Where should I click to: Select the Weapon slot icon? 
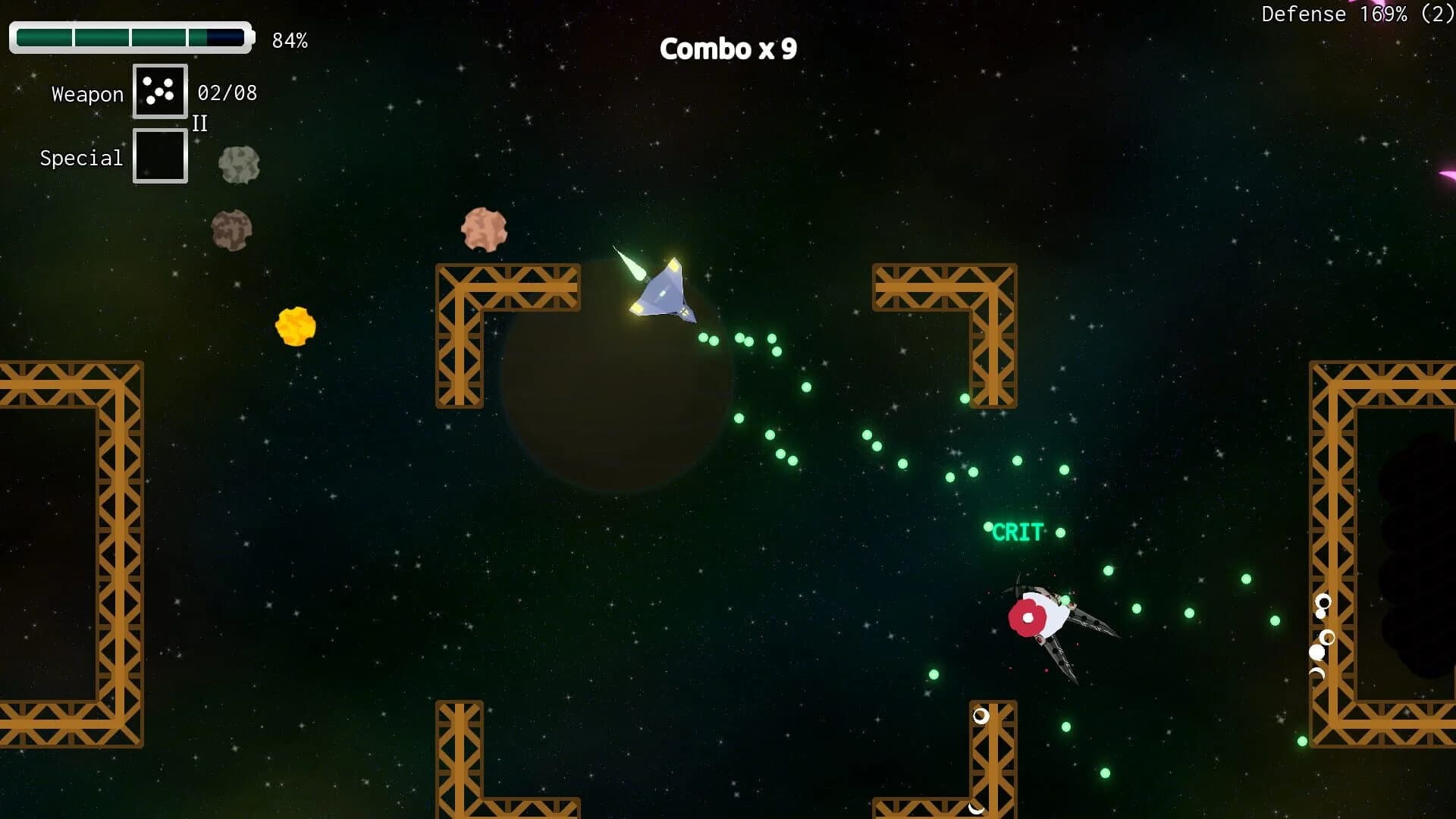(160, 92)
